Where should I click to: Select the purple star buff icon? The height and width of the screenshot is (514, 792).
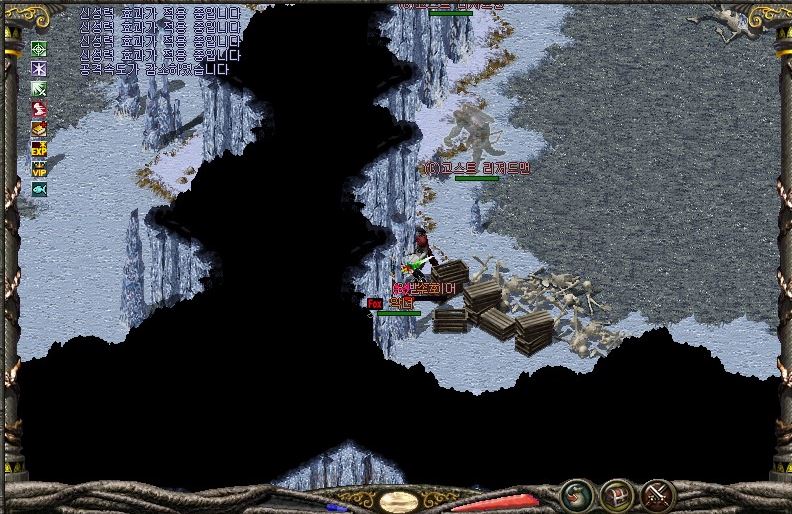coord(39,69)
